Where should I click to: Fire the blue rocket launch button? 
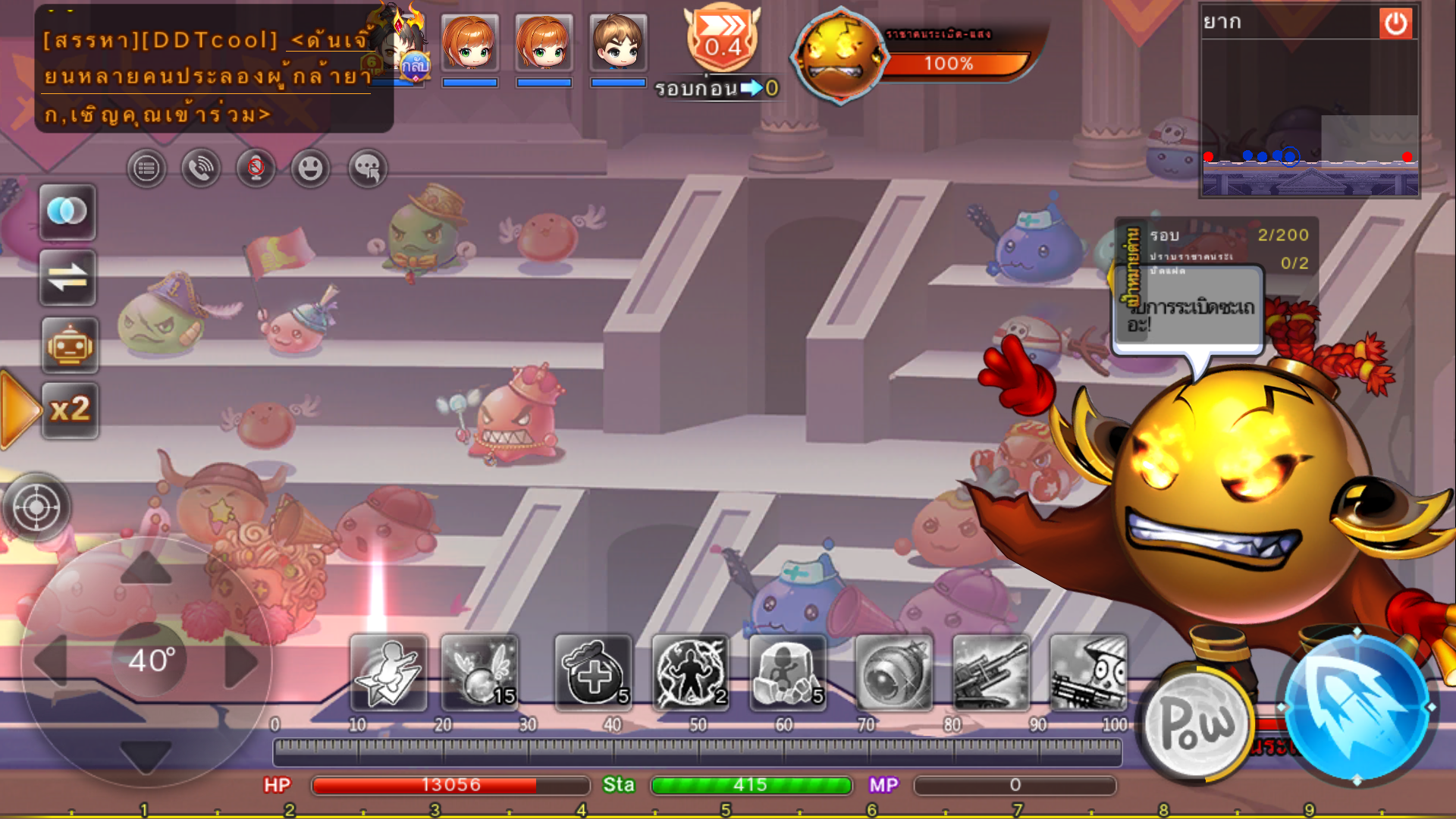(1356, 707)
